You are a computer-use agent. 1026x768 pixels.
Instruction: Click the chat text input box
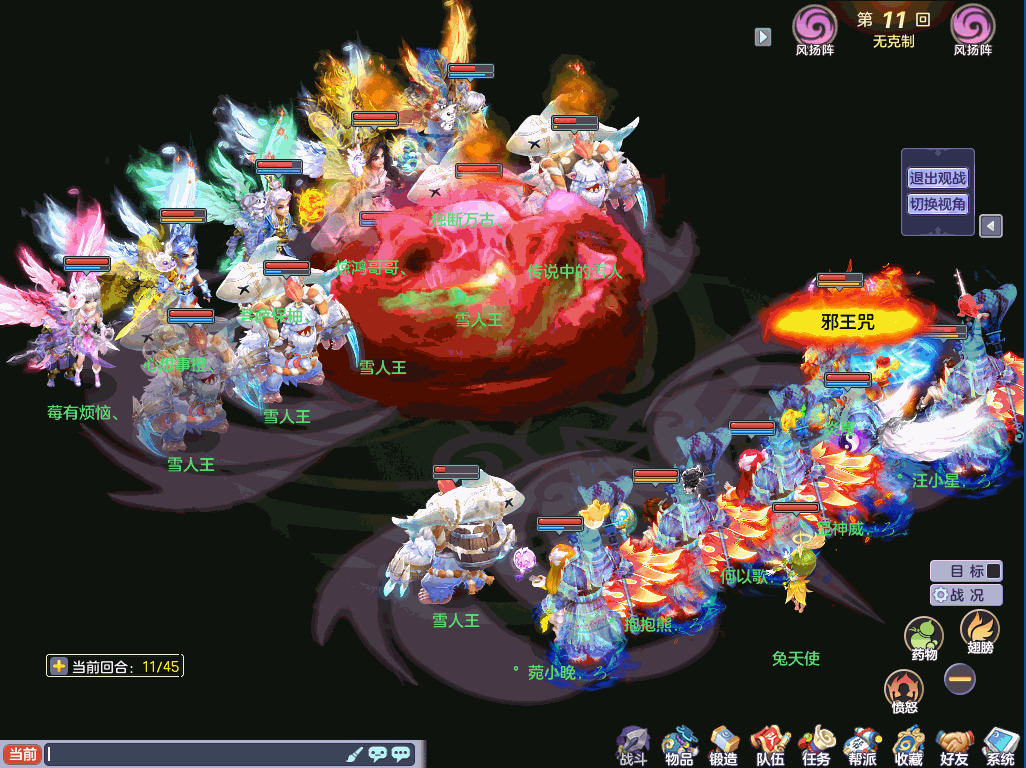pyautogui.click(x=195, y=754)
